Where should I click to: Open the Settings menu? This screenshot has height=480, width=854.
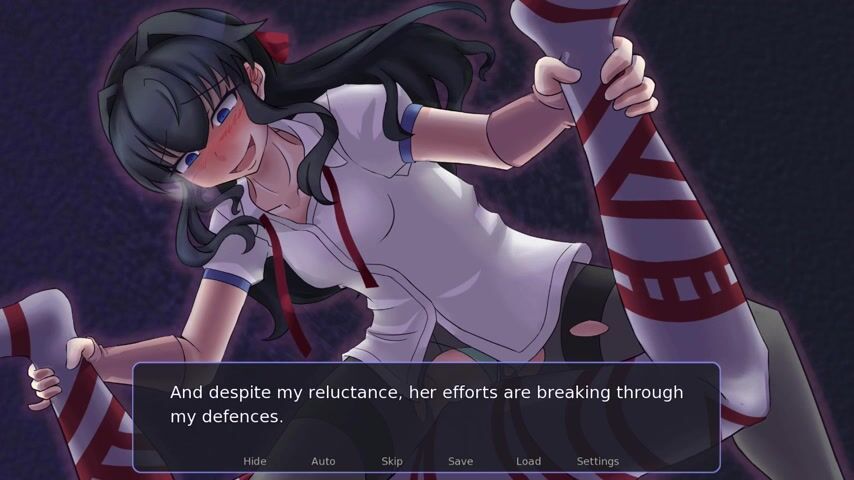click(597, 461)
